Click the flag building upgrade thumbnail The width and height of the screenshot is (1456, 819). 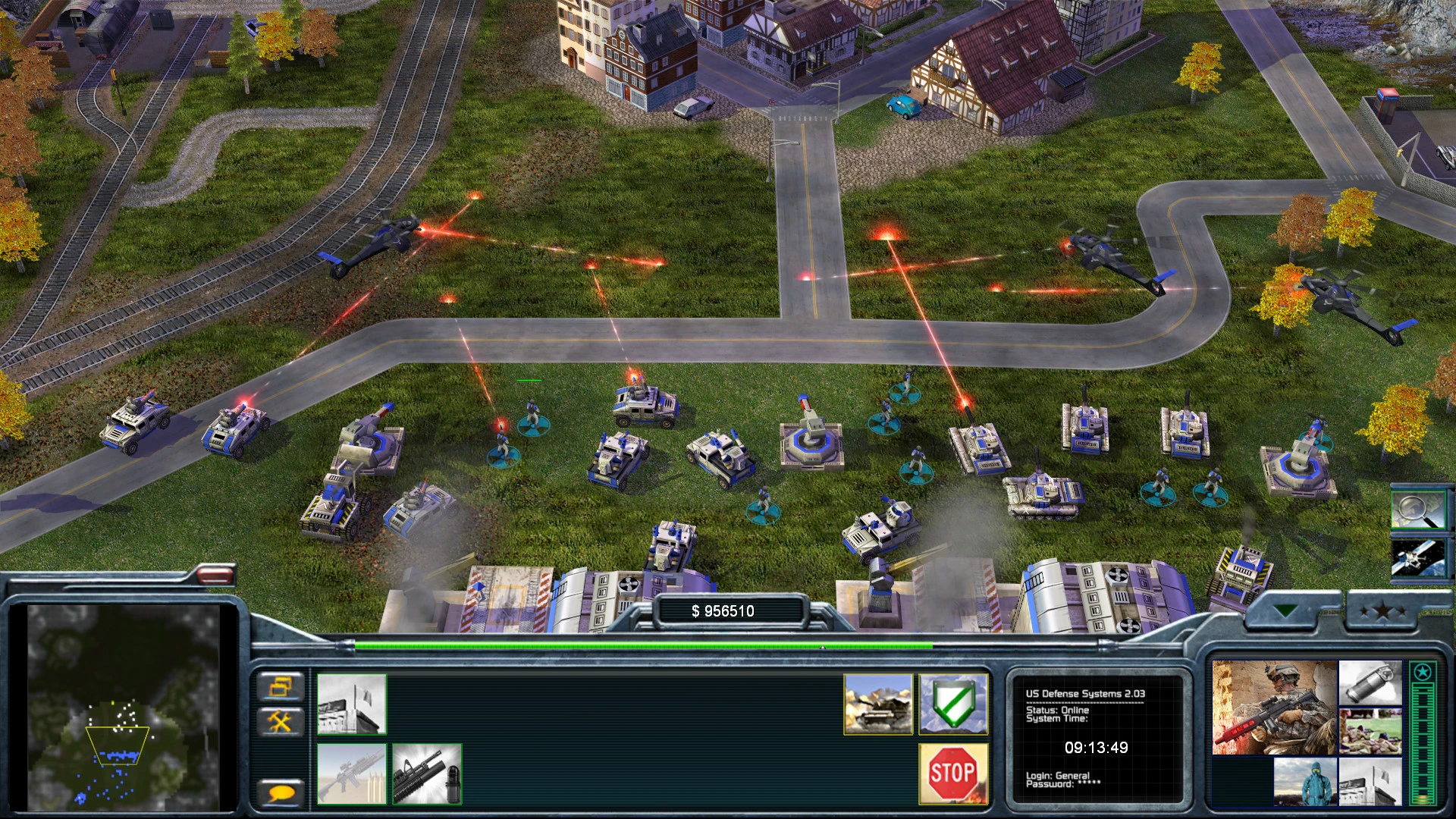(1370, 782)
